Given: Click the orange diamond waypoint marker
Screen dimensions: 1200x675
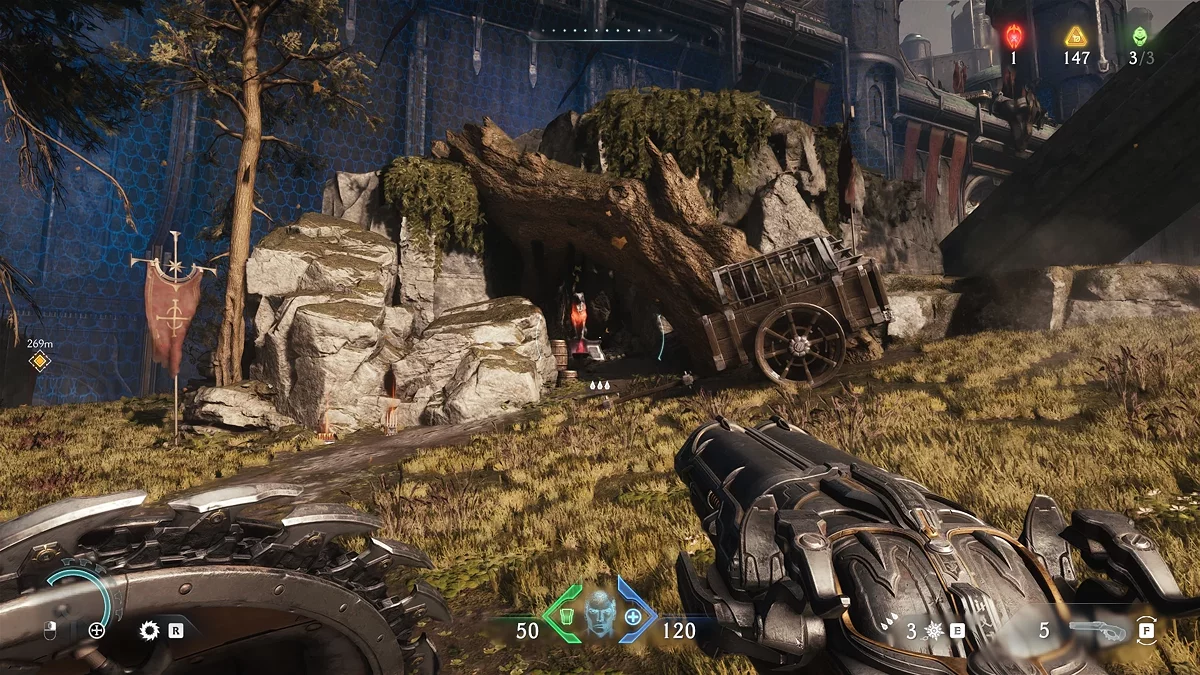Looking at the screenshot, I should [39, 361].
